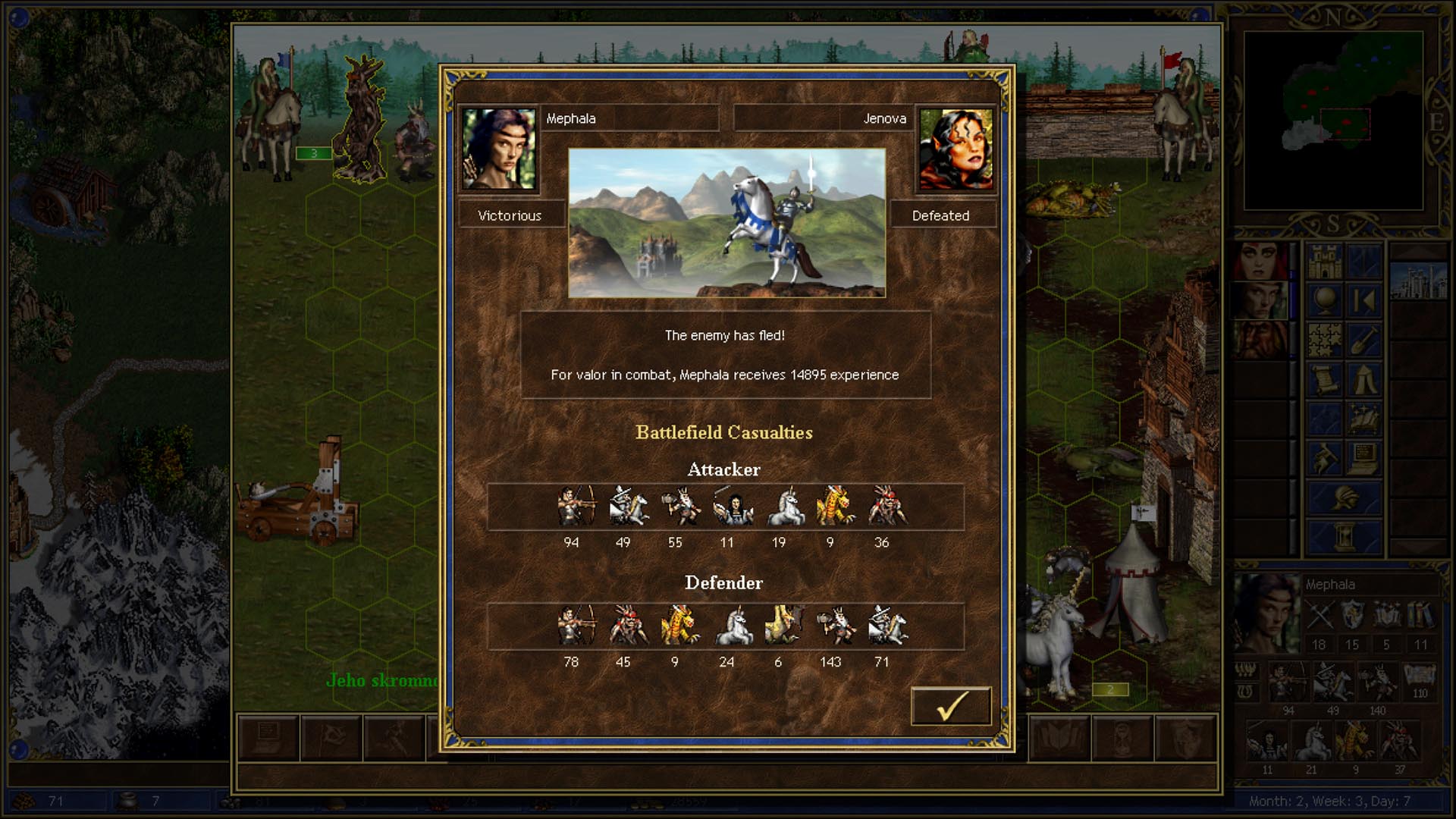Select the red-bearded hero portrait in the hero list
Screen dimensions: 1456x819
(1260, 340)
